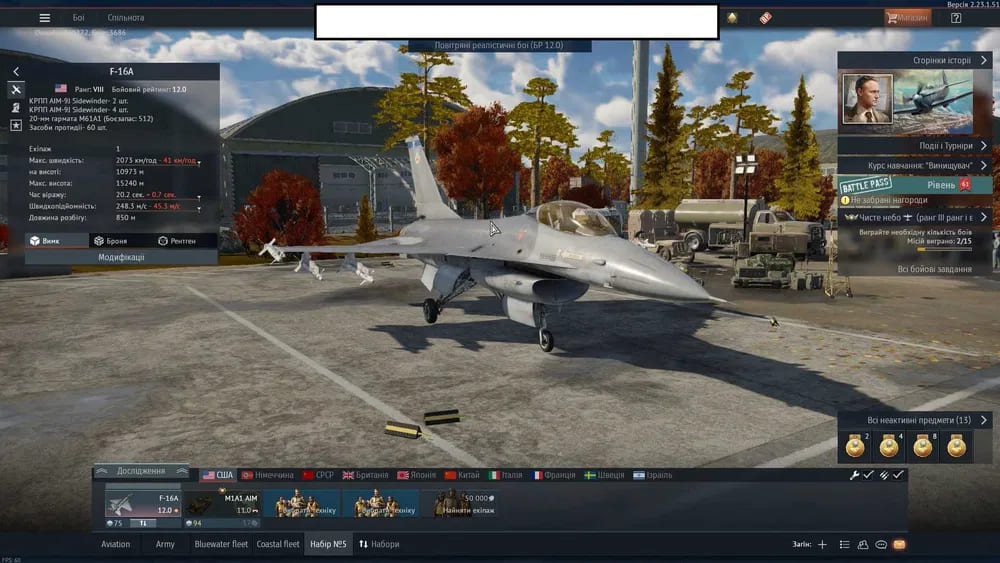This screenshot has width=1000, height=563.
Task: Open Модифікації for the F-16A
Action: click(121, 257)
